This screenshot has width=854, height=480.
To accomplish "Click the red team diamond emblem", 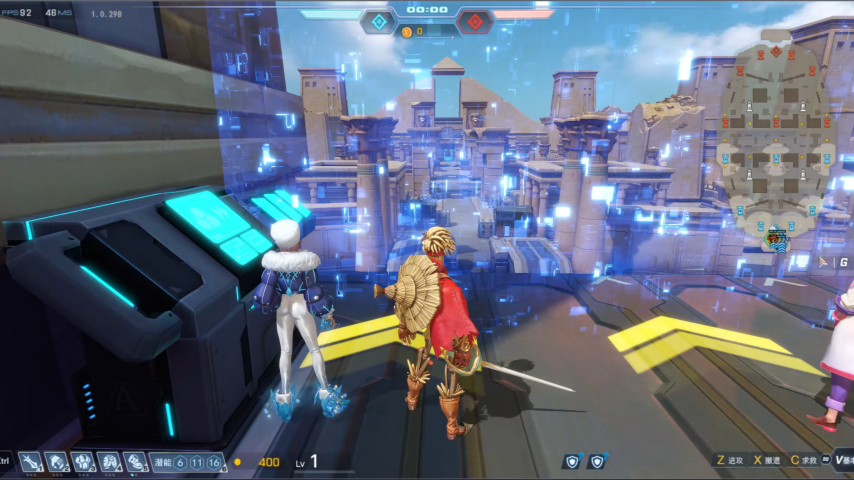I will (x=473, y=21).
